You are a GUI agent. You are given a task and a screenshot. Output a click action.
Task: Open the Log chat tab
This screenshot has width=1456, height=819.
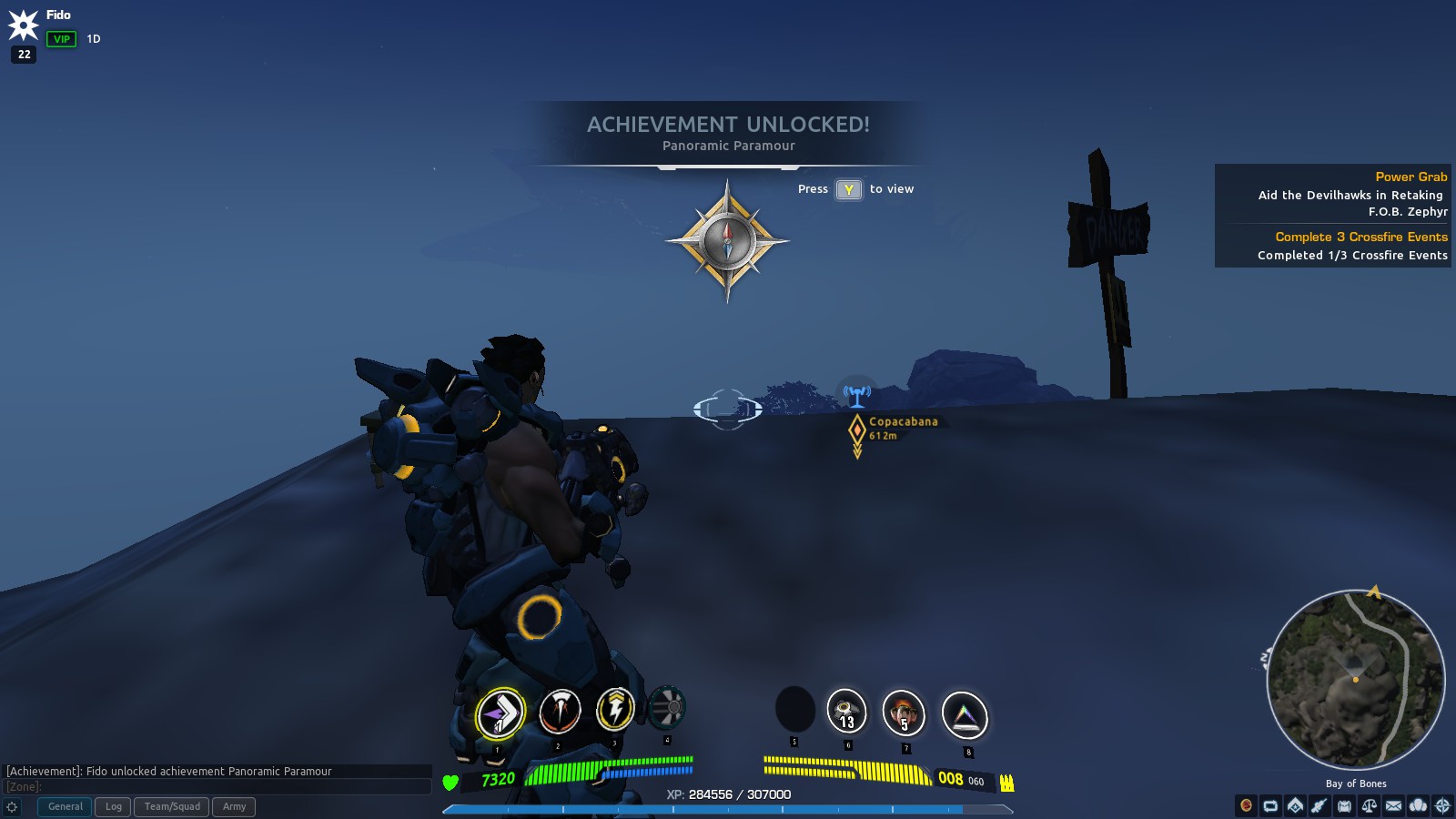click(113, 806)
